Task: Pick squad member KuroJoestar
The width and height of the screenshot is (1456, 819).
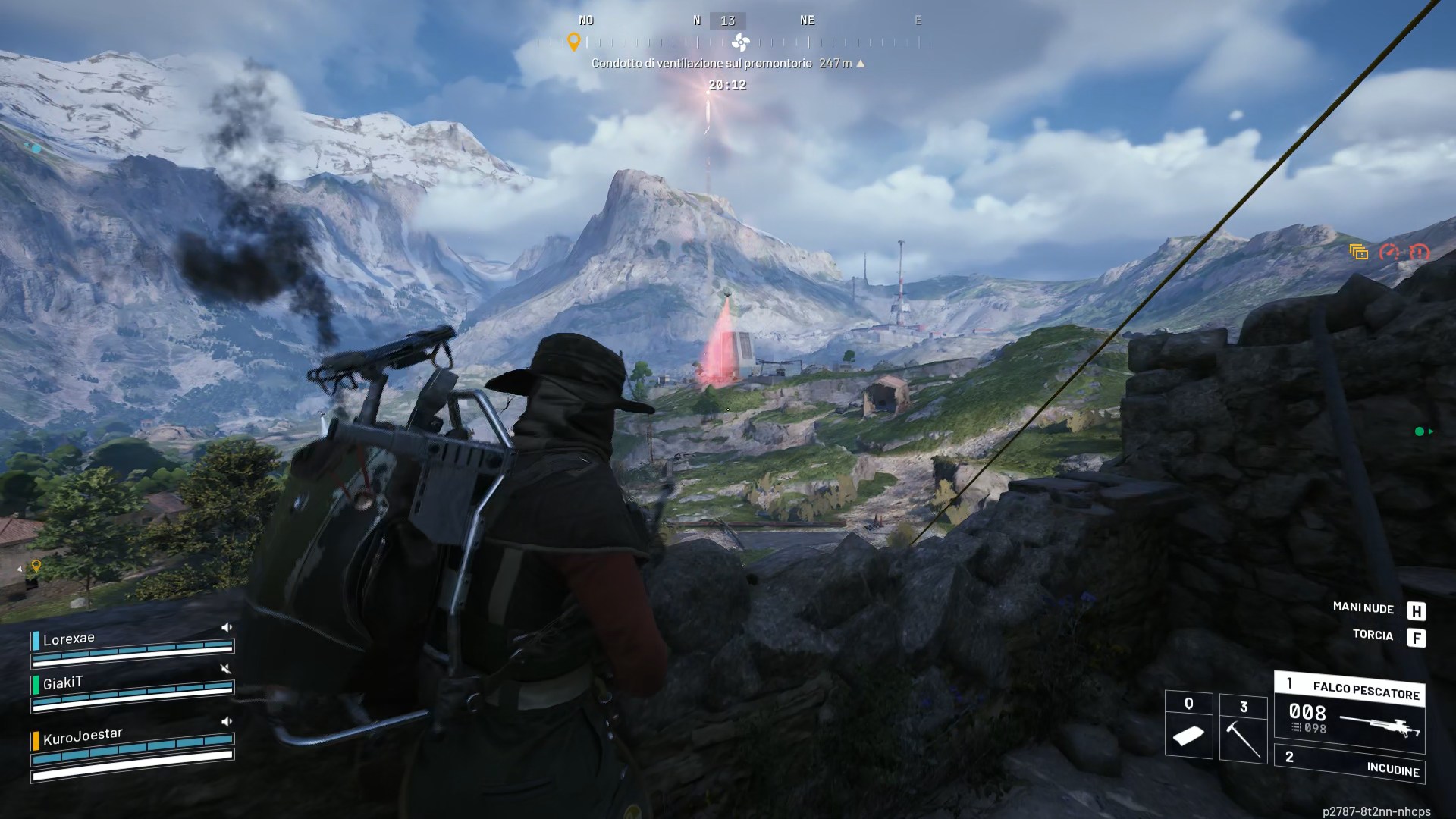Action: pyautogui.click(x=82, y=736)
